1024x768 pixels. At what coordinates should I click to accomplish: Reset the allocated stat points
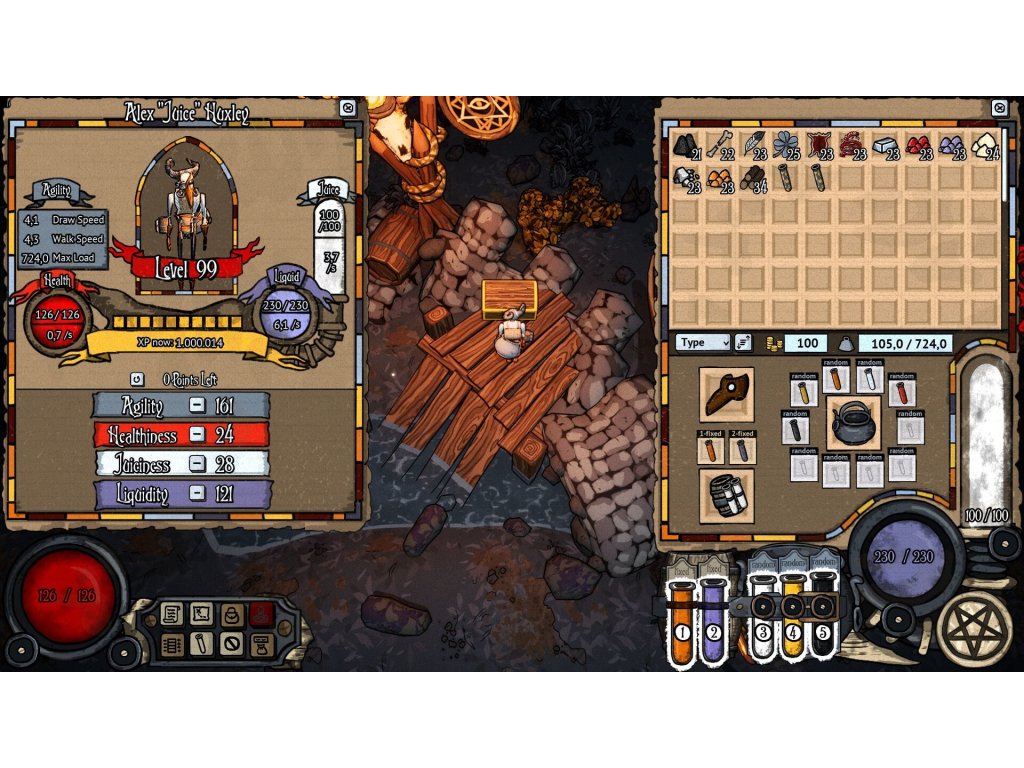click(x=137, y=380)
